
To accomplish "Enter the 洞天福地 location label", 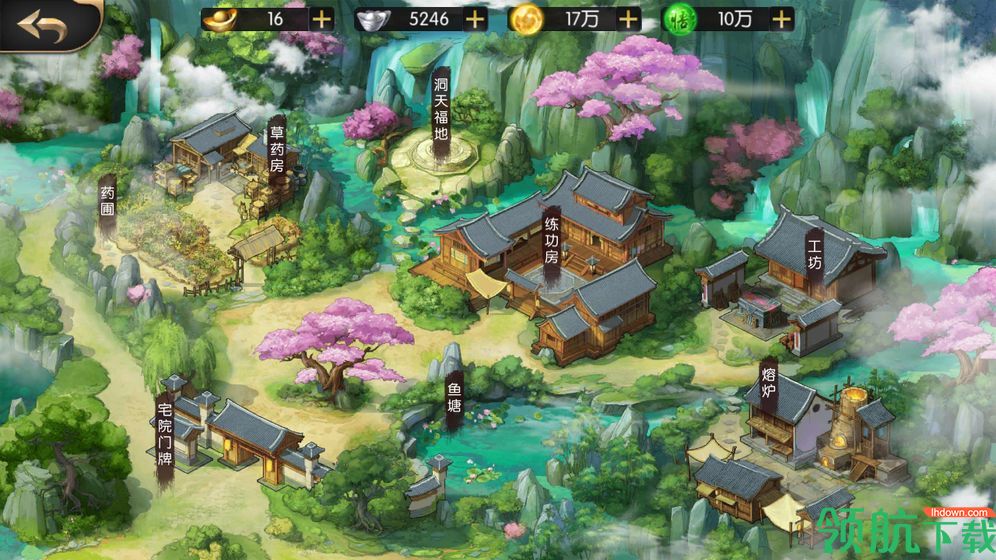I will coord(441,106).
